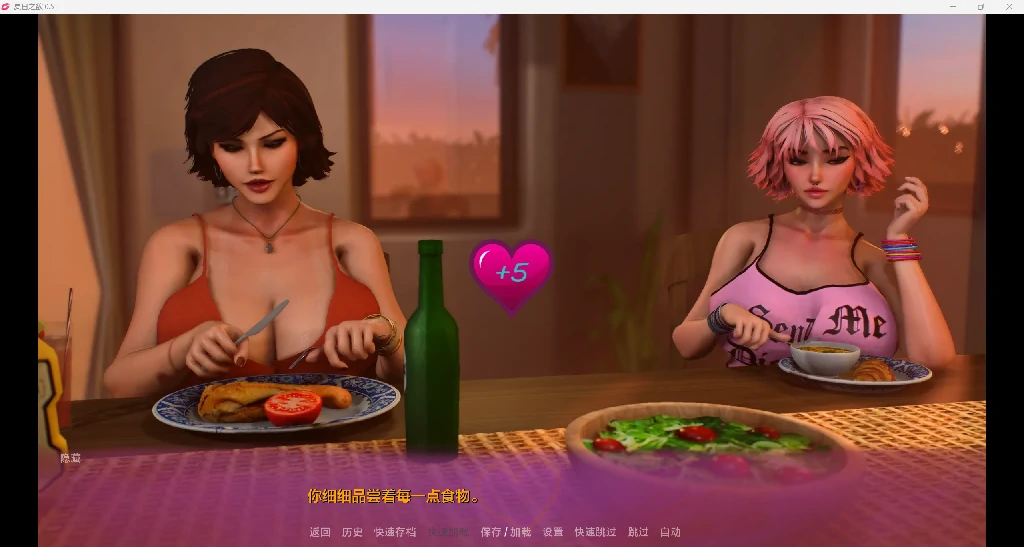Open the 历史 (History) log
Screen dimensions: 1024x547
point(352,532)
